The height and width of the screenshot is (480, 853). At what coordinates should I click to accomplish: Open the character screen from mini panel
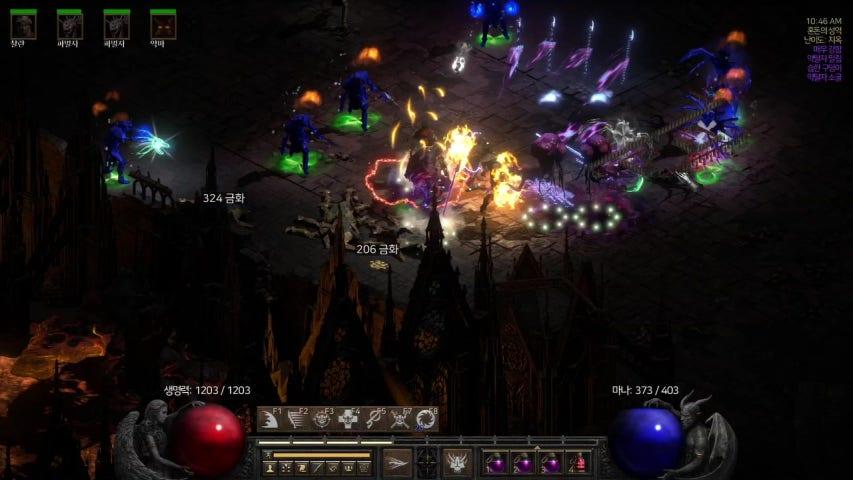pyautogui.click(x=271, y=468)
